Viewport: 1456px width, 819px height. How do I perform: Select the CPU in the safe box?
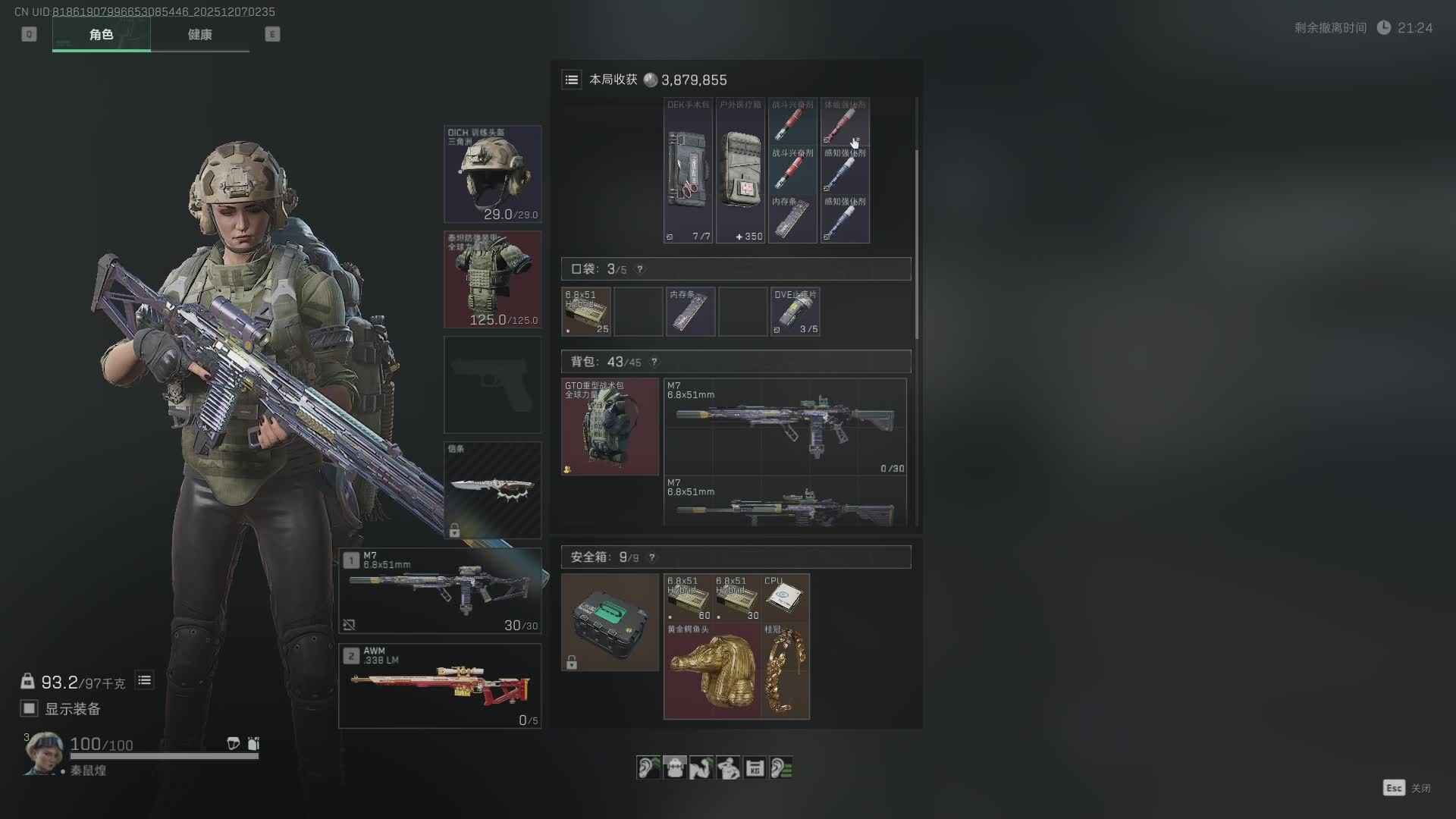click(784, 598)
